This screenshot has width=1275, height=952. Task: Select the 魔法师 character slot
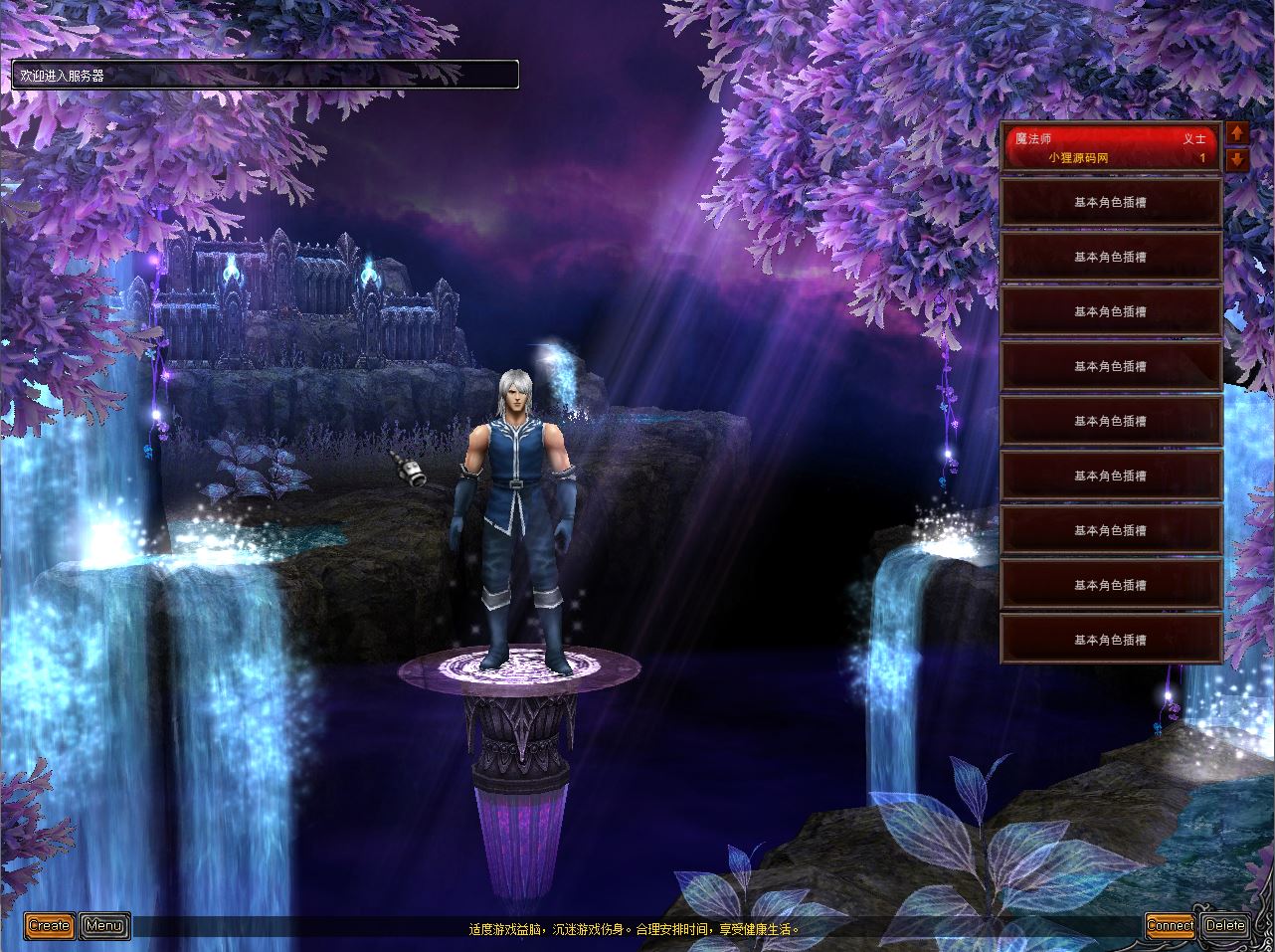point(1110,148)
